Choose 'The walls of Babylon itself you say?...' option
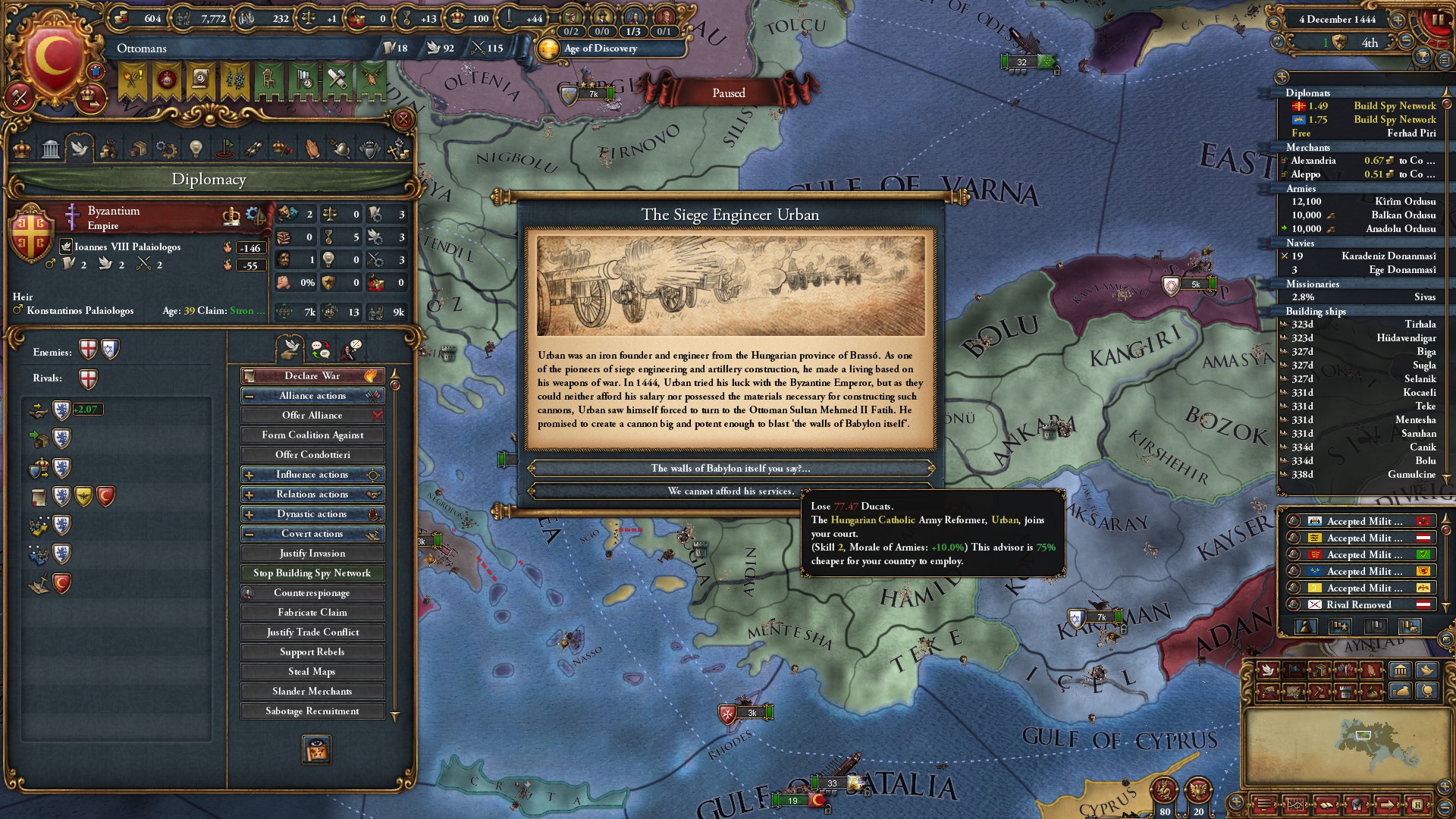This screenshot has height=819, width=1456. 730,468
